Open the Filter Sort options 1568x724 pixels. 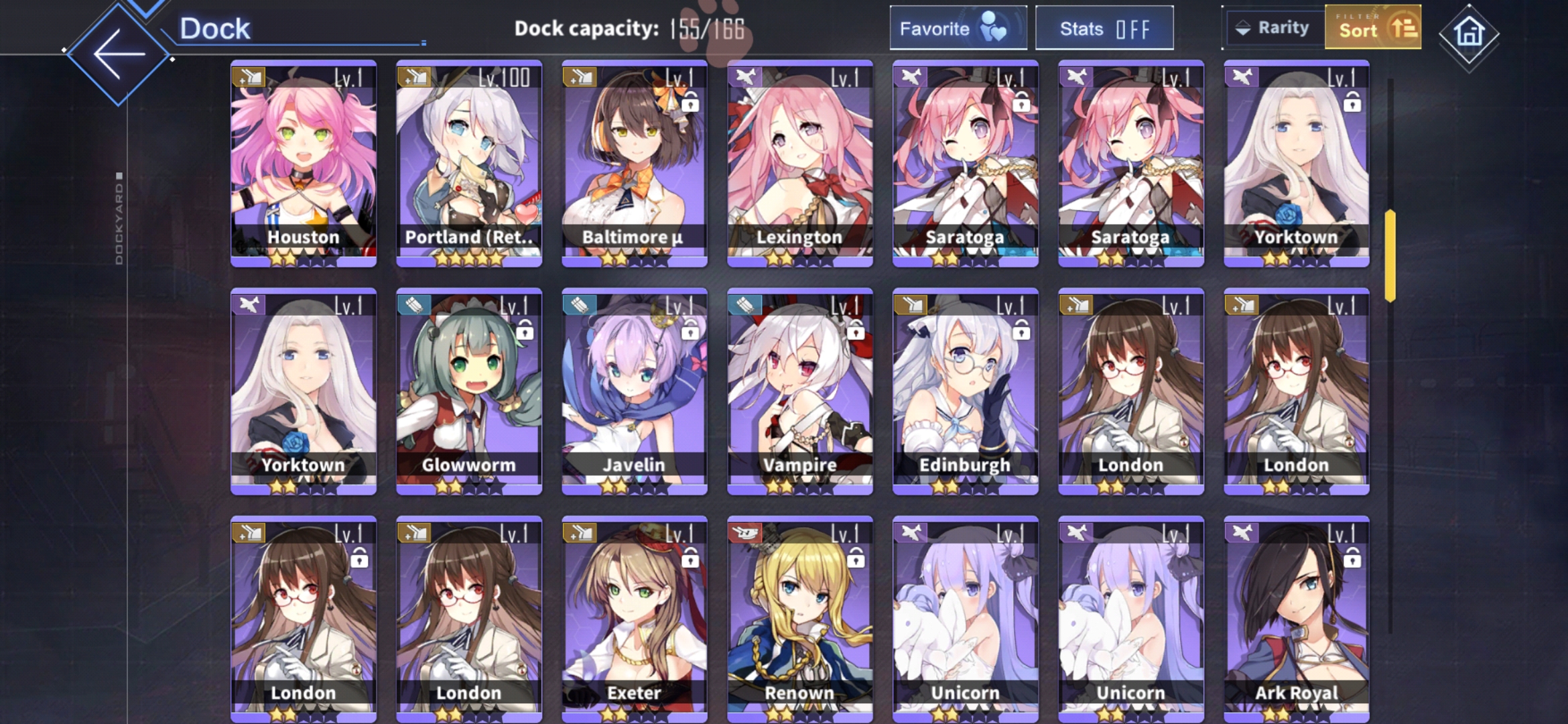coord(1372,28)
